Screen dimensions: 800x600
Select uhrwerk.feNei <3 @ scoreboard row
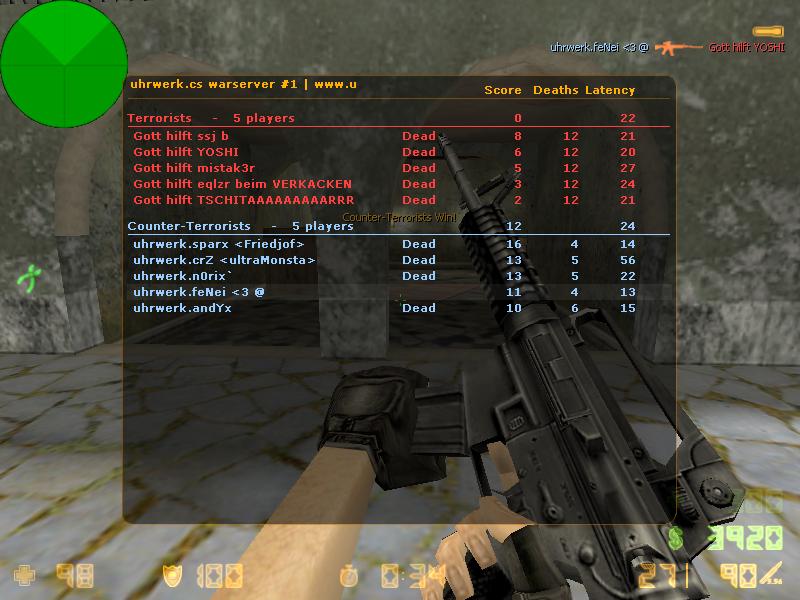point(199,292)
